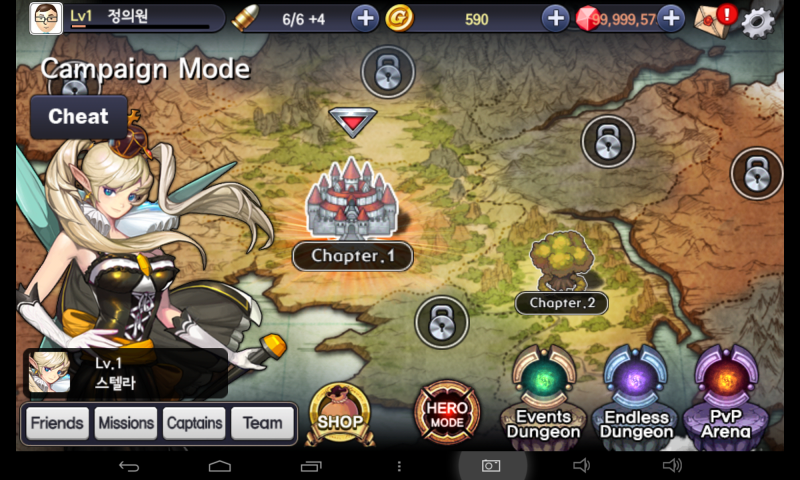Open the Team screen
The height and width of the screenshot is (480, 800).
click(263, 423)
